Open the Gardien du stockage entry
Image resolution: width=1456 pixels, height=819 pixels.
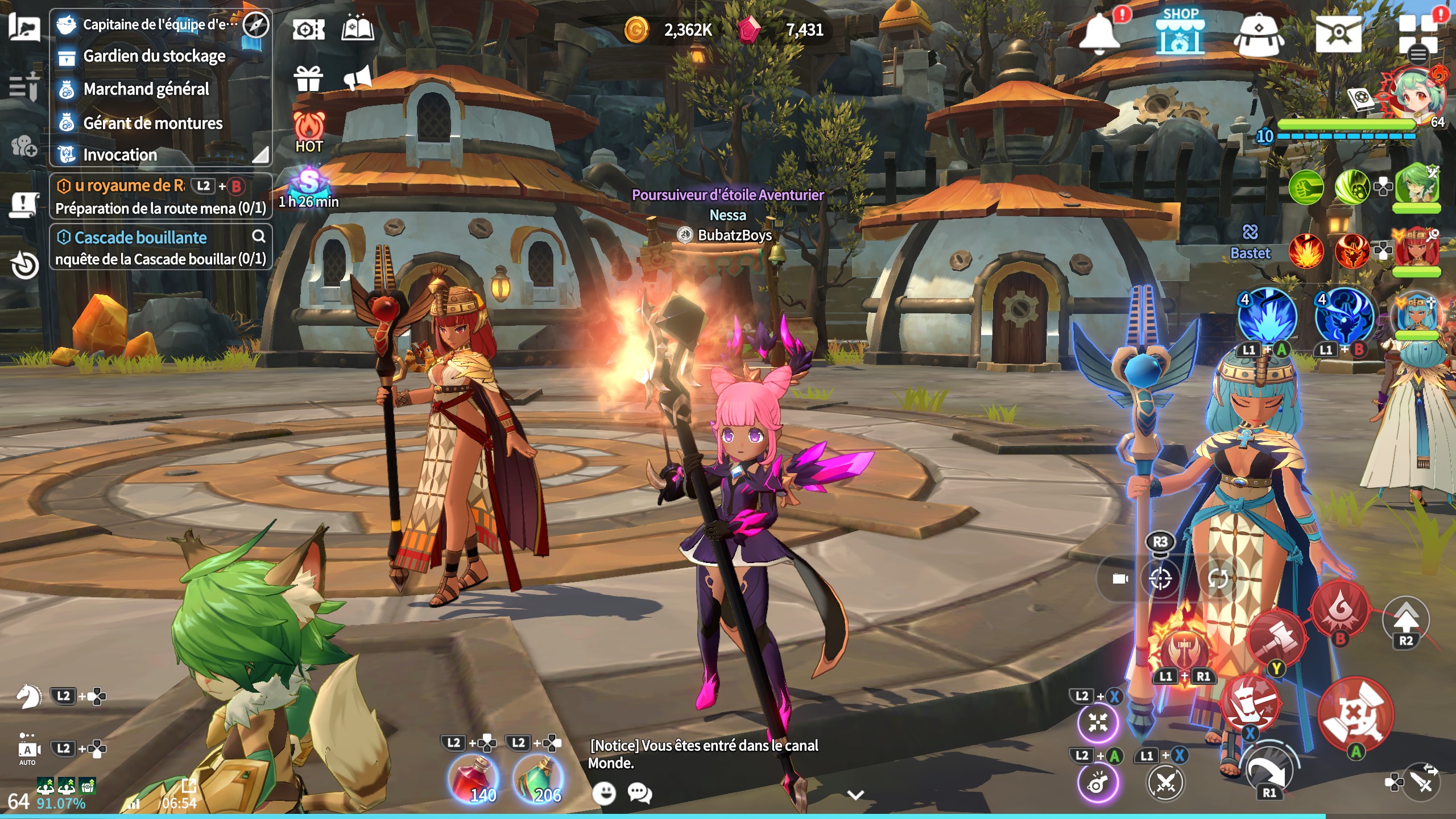(x=154, y=56)
